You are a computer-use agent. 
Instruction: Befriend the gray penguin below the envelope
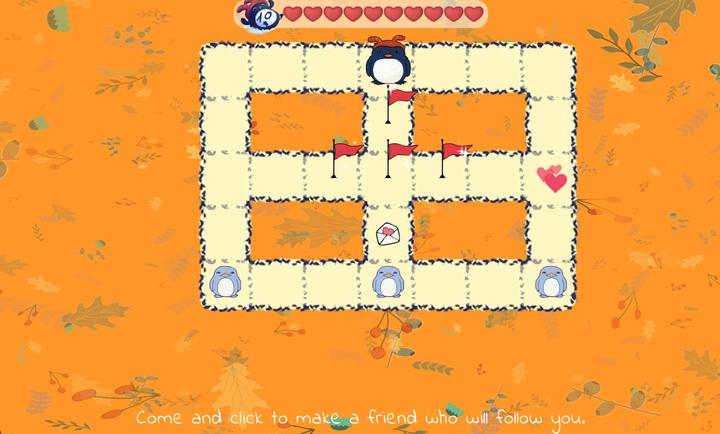(388, 282)
